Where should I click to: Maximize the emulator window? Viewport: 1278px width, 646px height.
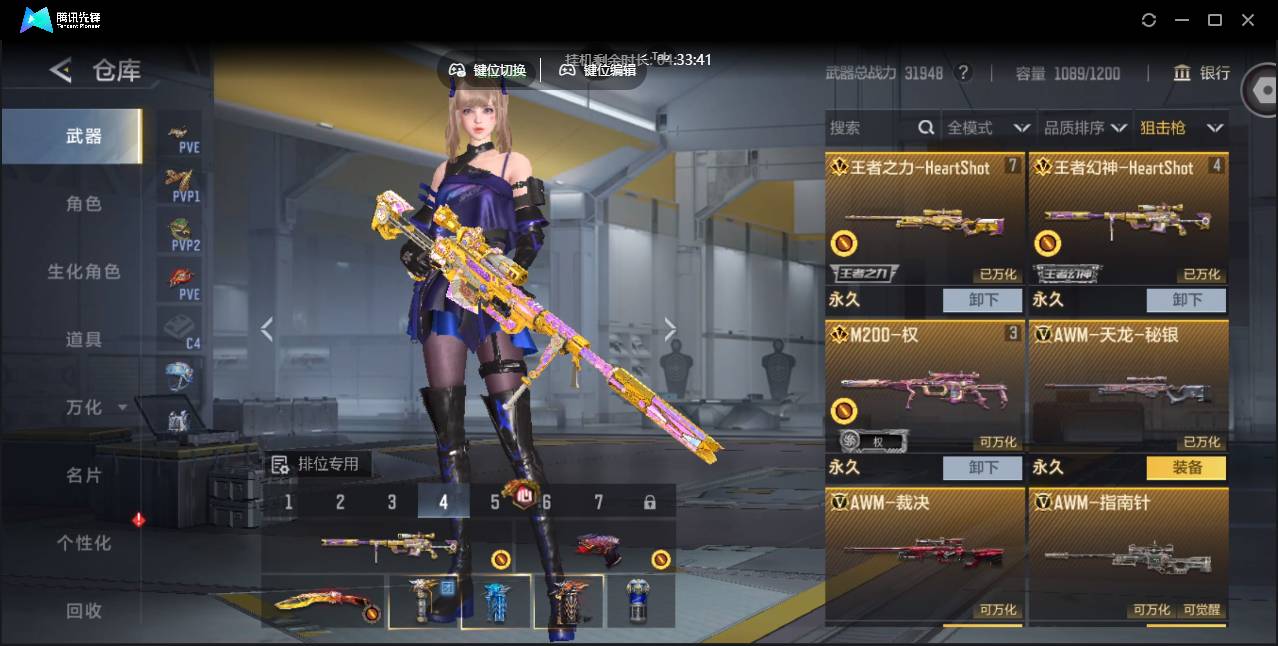(1214, 20)
